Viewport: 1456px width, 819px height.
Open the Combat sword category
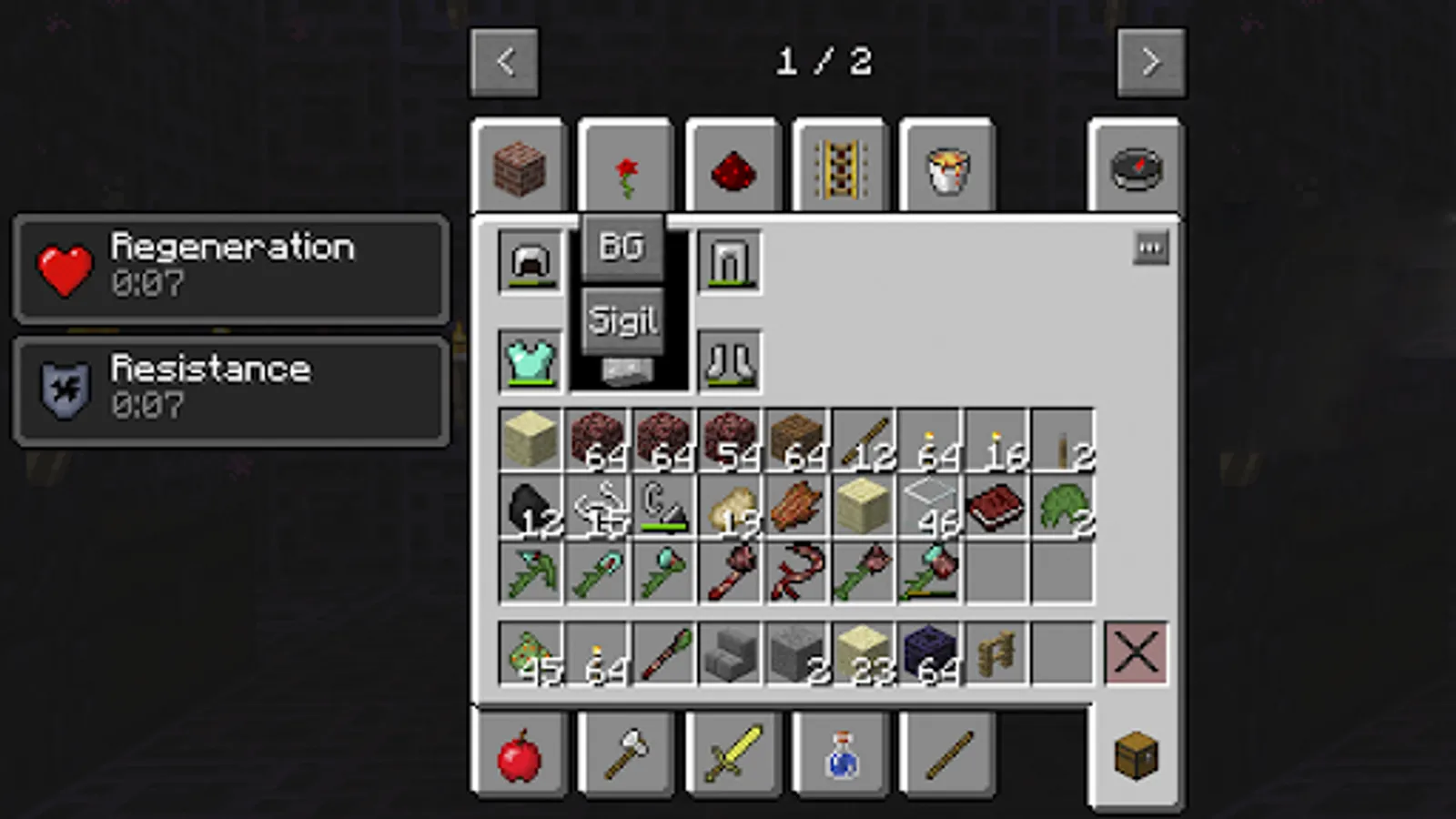tap(733, 755)
